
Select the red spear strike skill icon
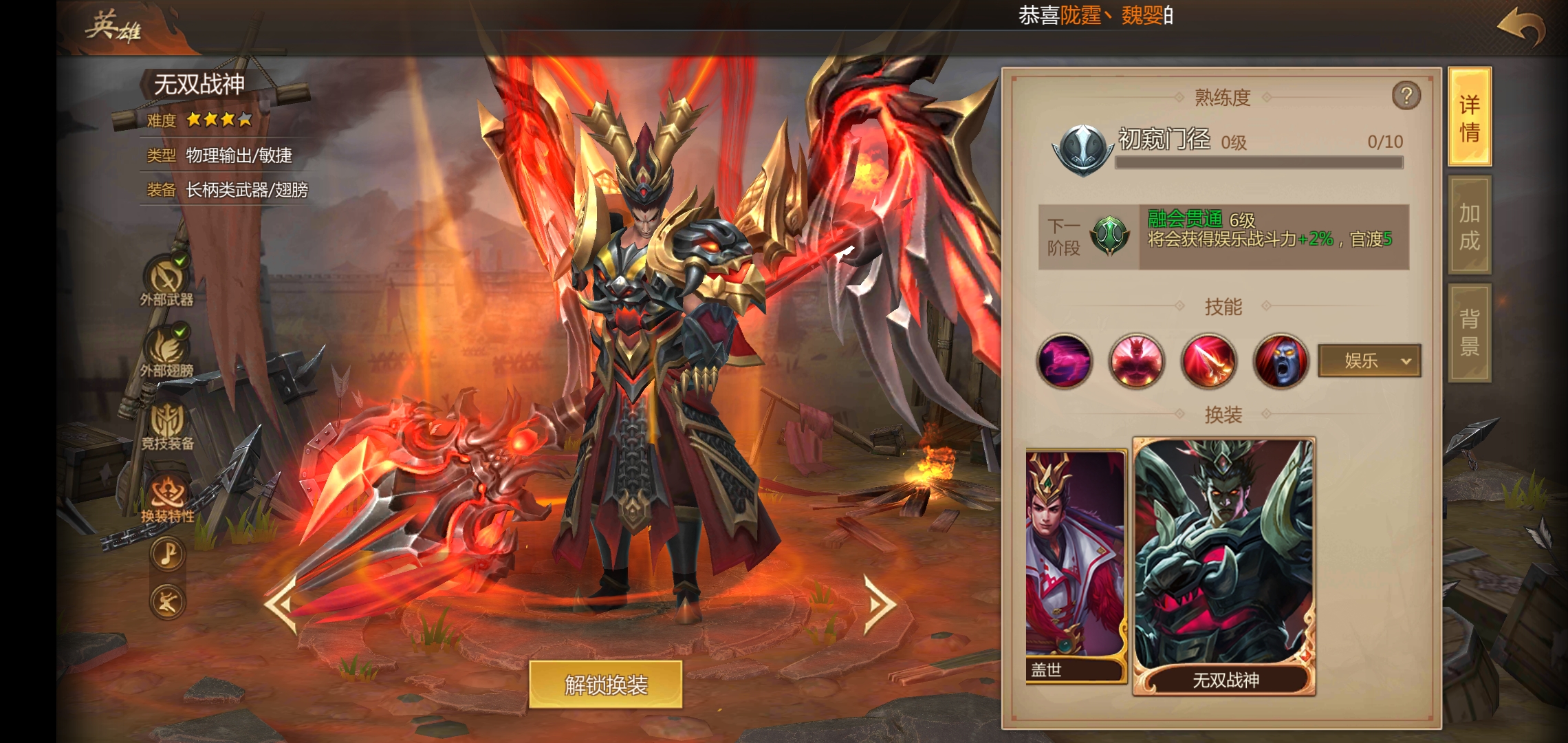(x=1208, y=361)
